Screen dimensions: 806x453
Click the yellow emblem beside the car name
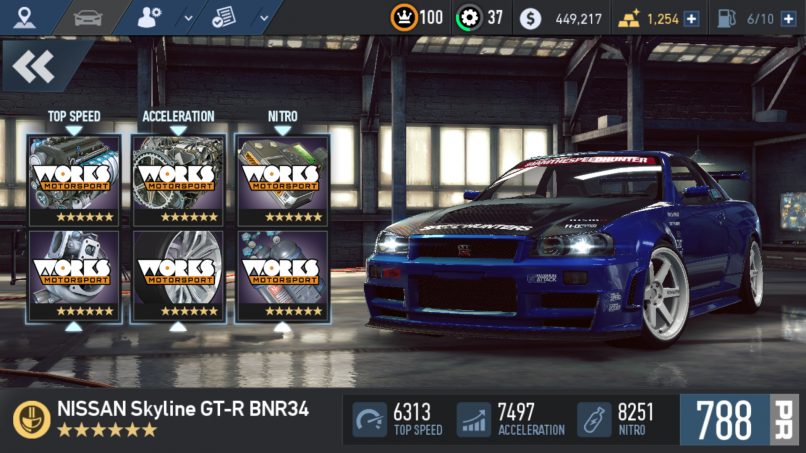point(32,420)
